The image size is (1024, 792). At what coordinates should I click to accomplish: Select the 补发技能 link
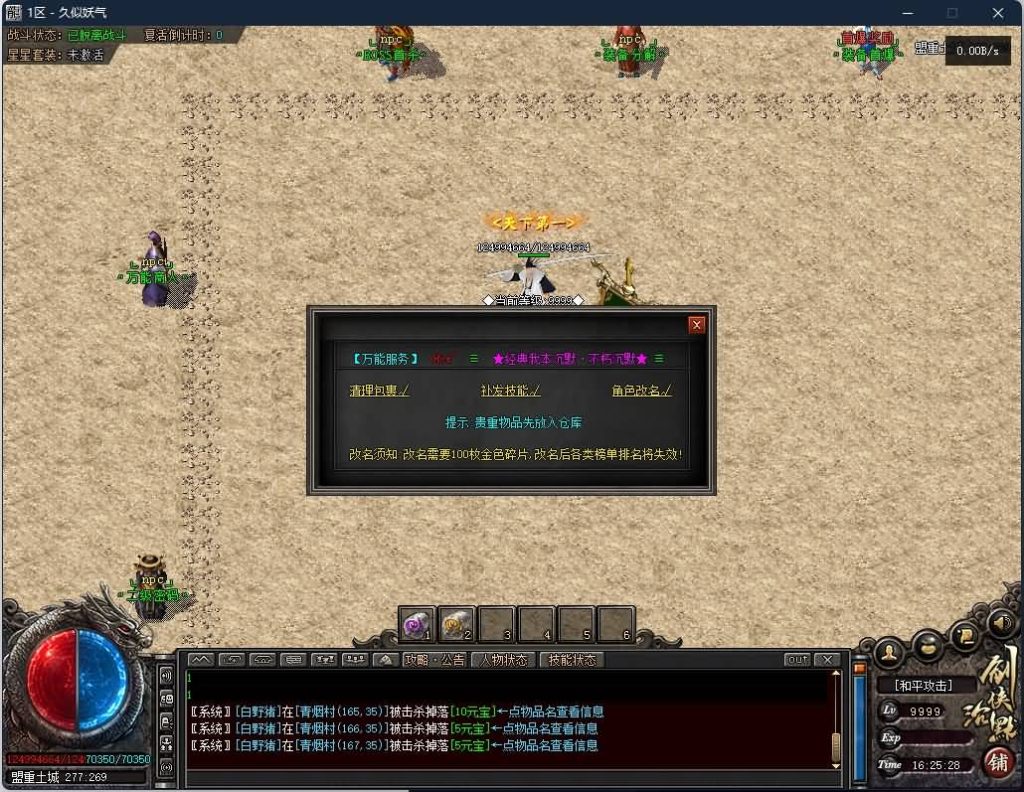(x=510, y=391)
